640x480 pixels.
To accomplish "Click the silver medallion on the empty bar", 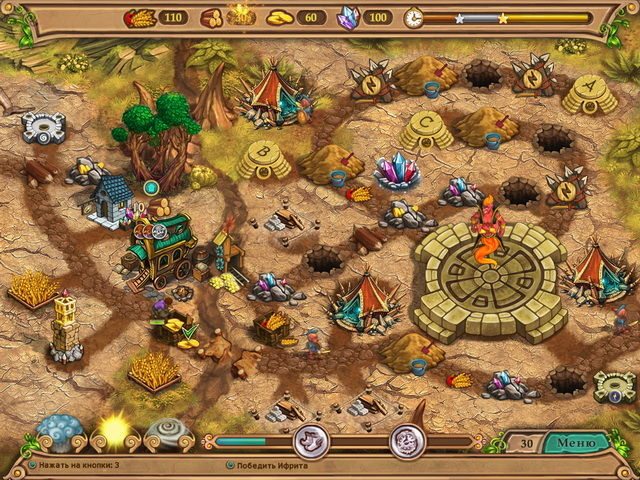I will (x=407, y=441).
